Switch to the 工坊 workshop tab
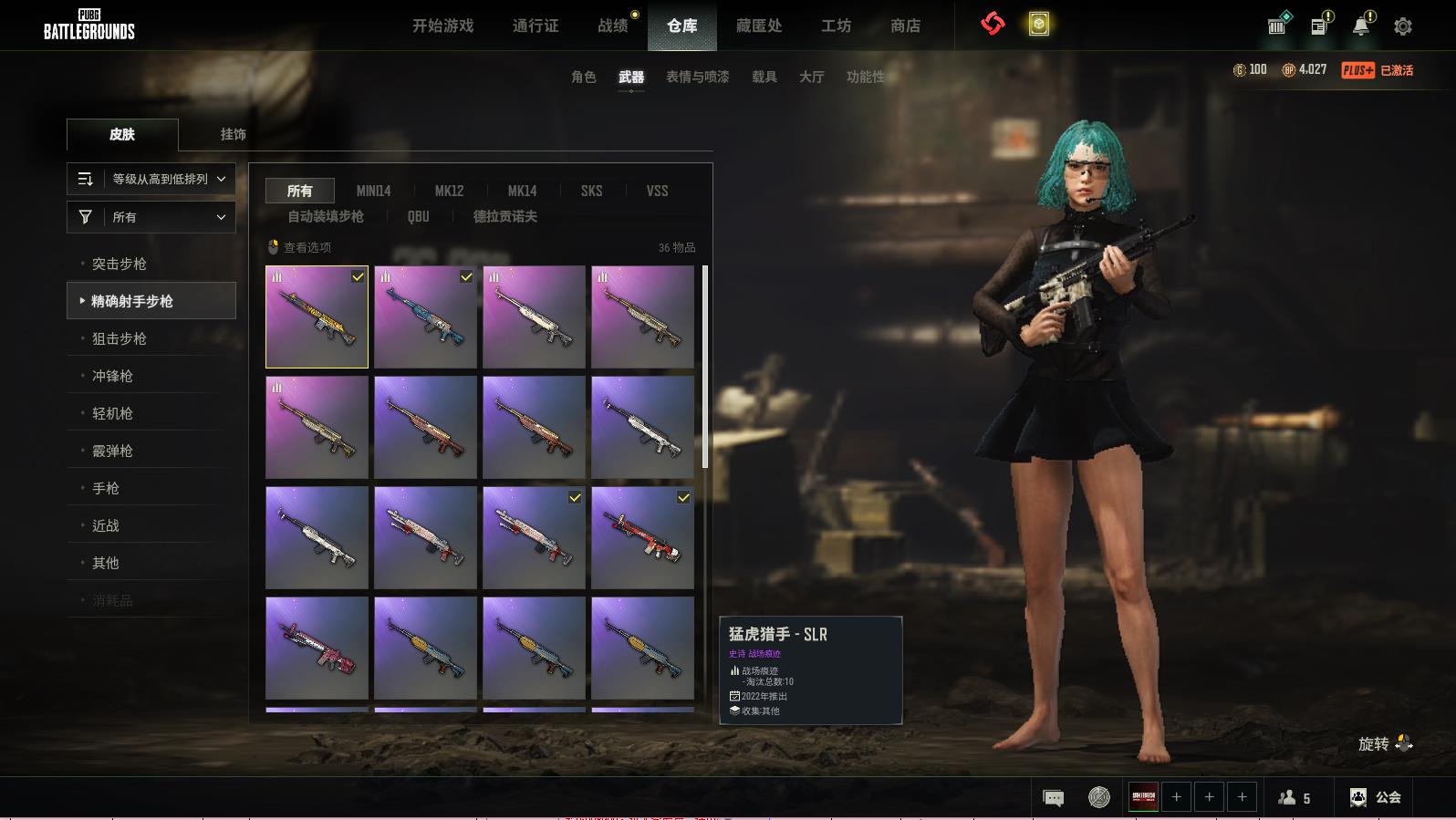This screenshot has height=820, width=1456. pos(836,26)
